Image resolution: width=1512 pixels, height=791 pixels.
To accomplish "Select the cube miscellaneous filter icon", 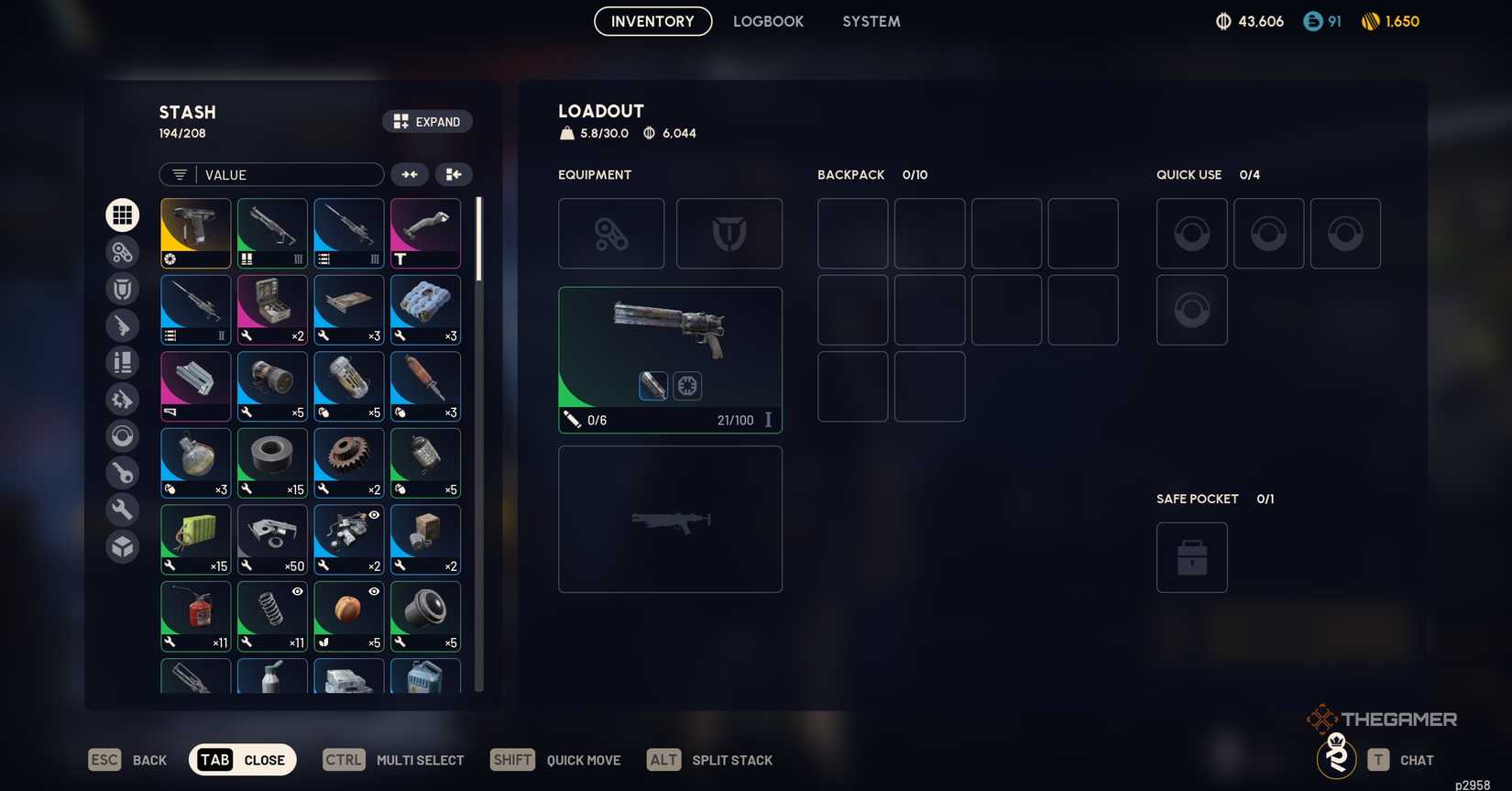I will click(122, 545).
